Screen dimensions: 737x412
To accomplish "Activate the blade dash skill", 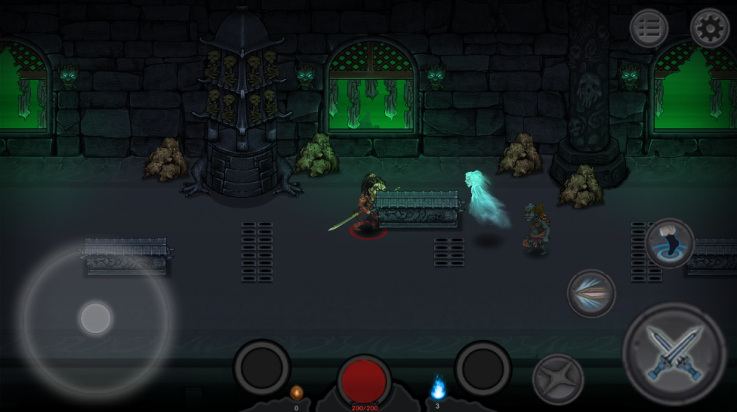I will tap(591, 293).
